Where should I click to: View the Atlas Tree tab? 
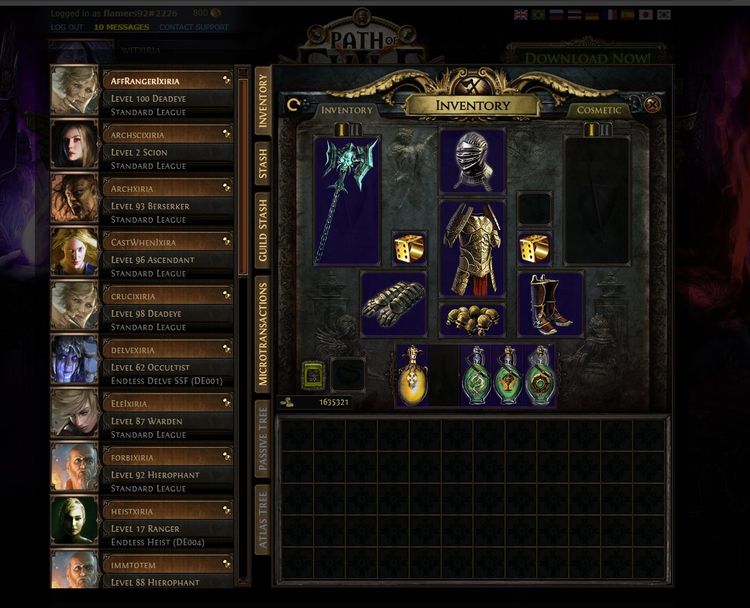[263, 521]
